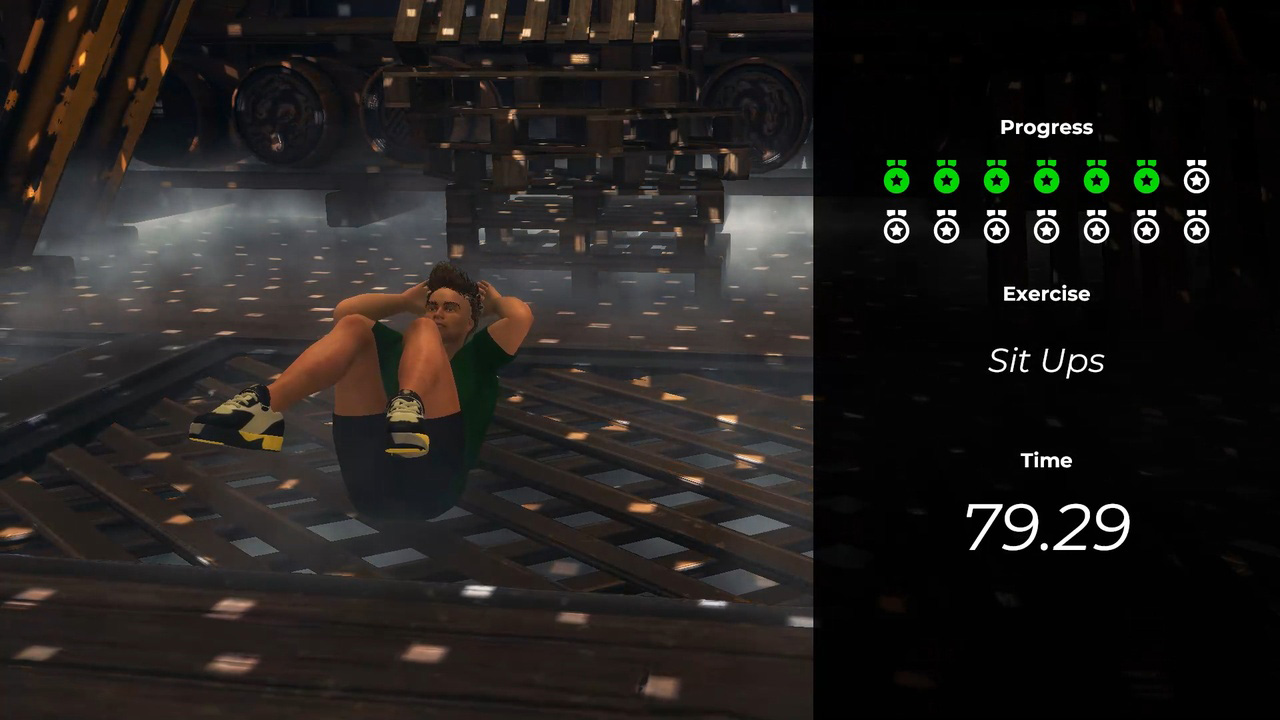Image resolution: width=1280 pixels, height=720 pixels.
Task: Click the second green progress medal
Action: (x=946, y=179)
